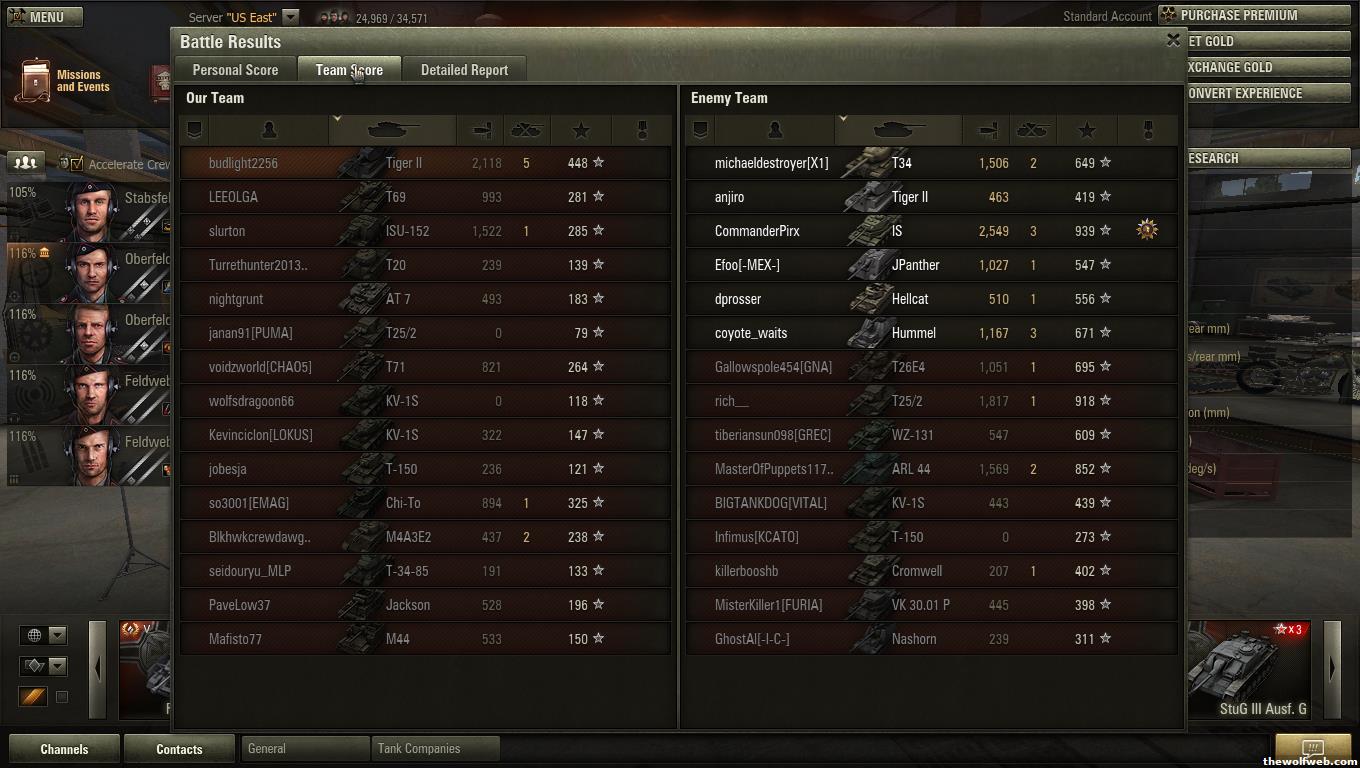Choose the StuG III Ausf. G tank
This screenshot has height=768, width=1360.
tap(1252, 670)
